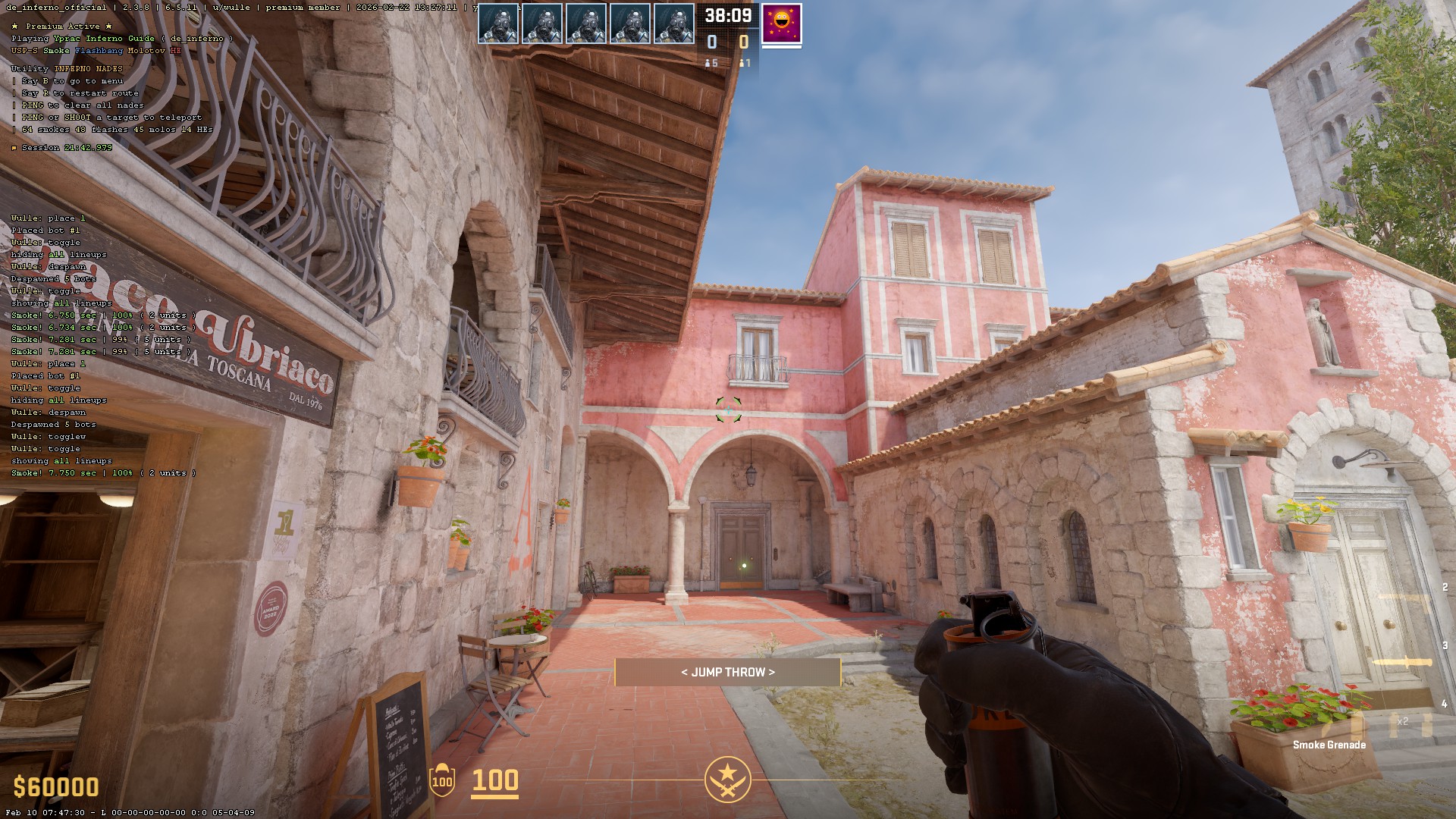Viewport: 1456px width, 819px height.
Task: Toggle Flashbang in the nade loadout list
Action: 98,50
